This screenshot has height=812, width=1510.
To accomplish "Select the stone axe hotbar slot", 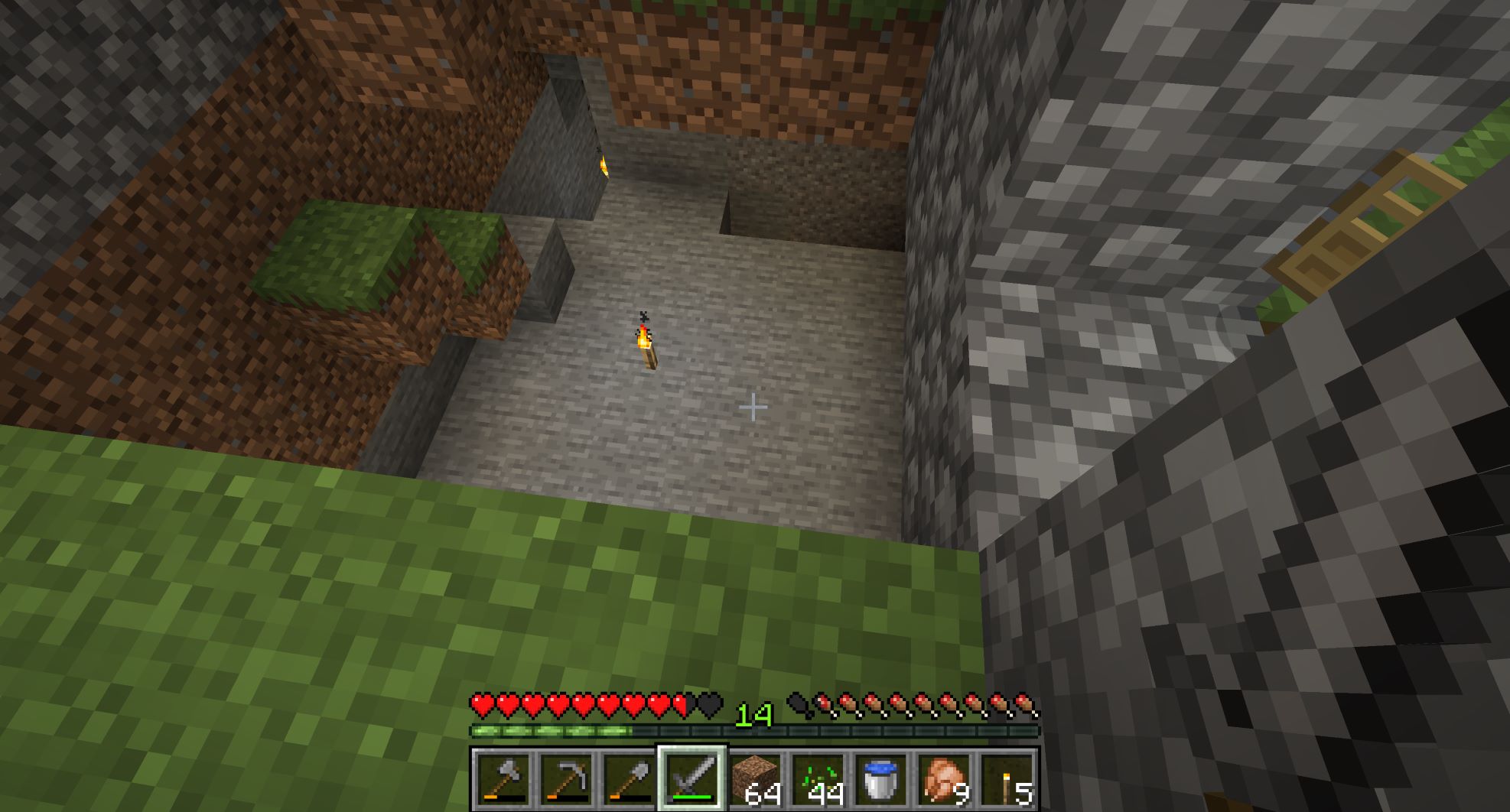I will 503,779.
